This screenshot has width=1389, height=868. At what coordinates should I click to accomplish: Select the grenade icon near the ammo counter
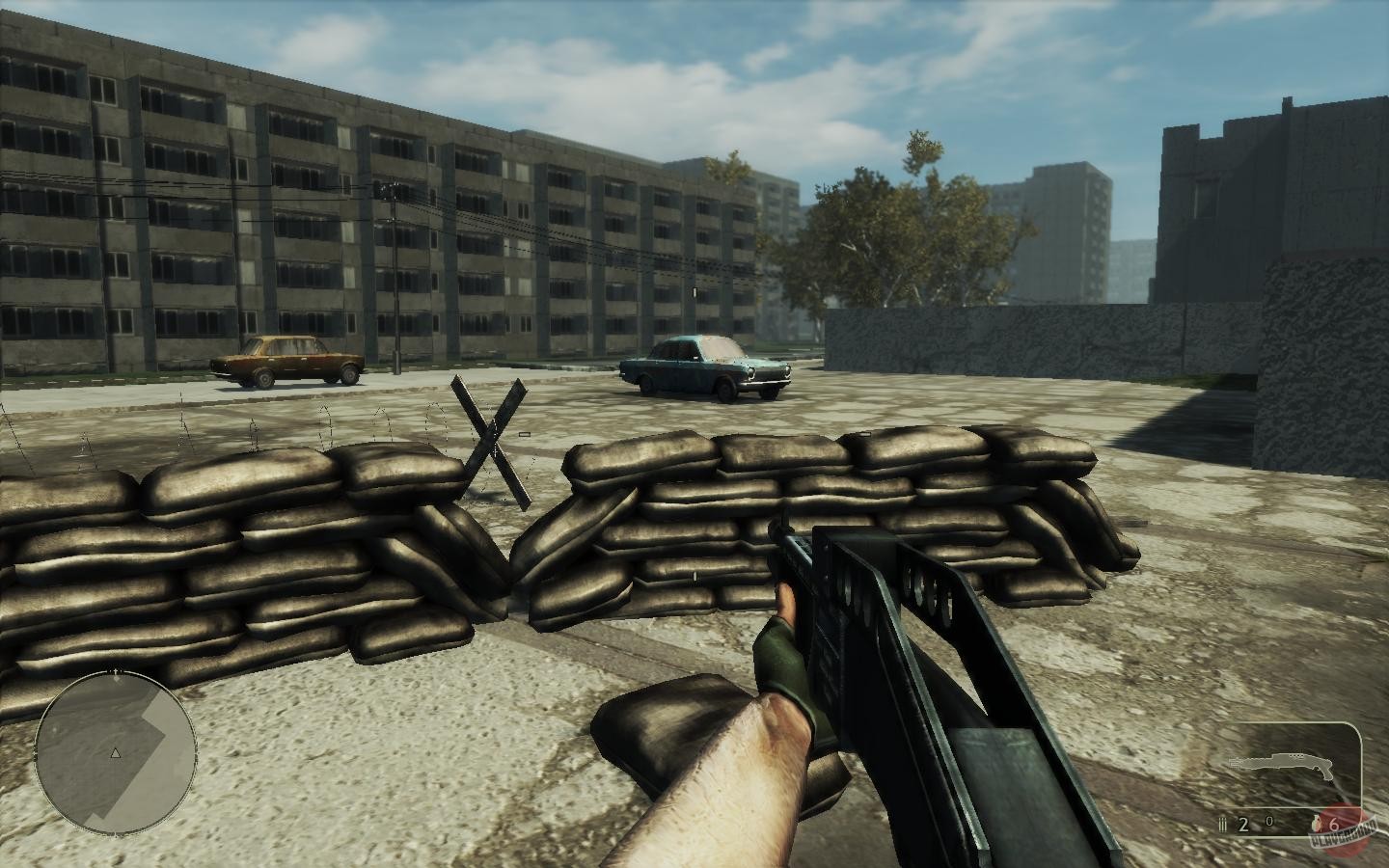(x=1316, y=823)
